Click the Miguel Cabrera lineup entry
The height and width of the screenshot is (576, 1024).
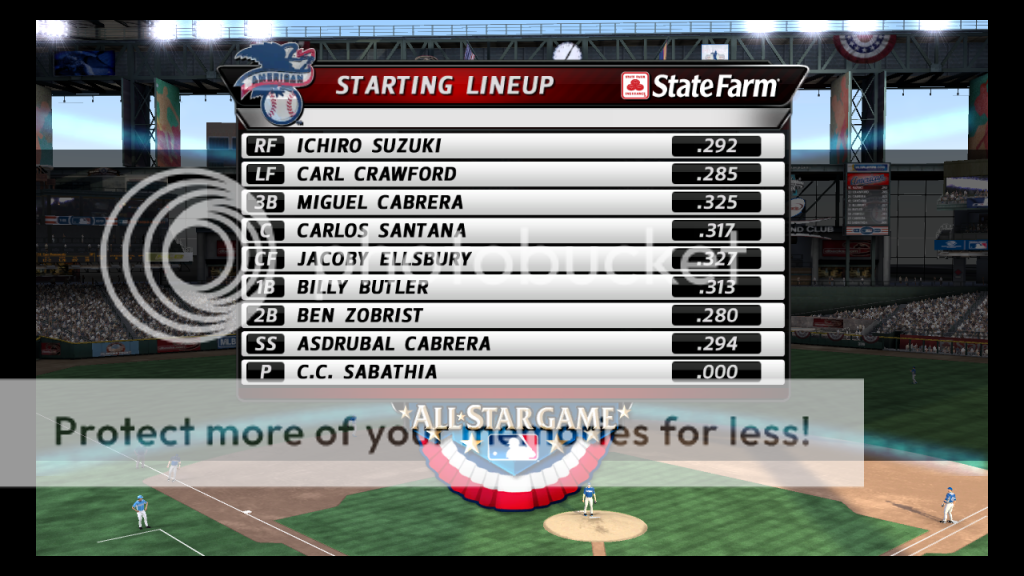(380, 202)
